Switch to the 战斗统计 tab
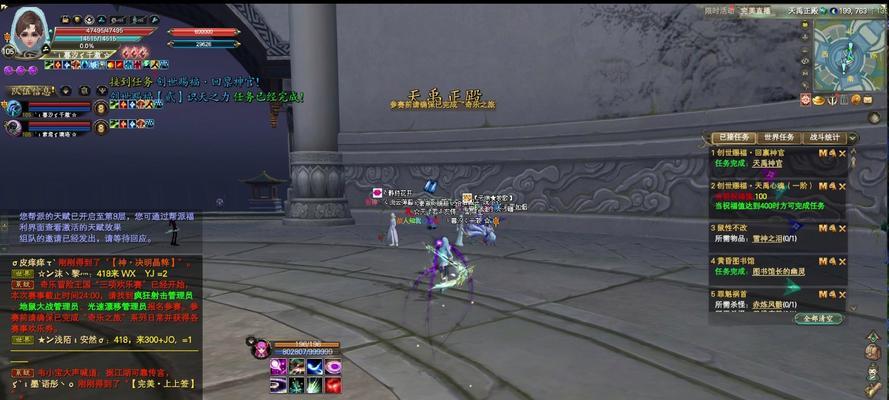Image resolution: width=889 pixels, height=400 pixels. click(825, 137)
